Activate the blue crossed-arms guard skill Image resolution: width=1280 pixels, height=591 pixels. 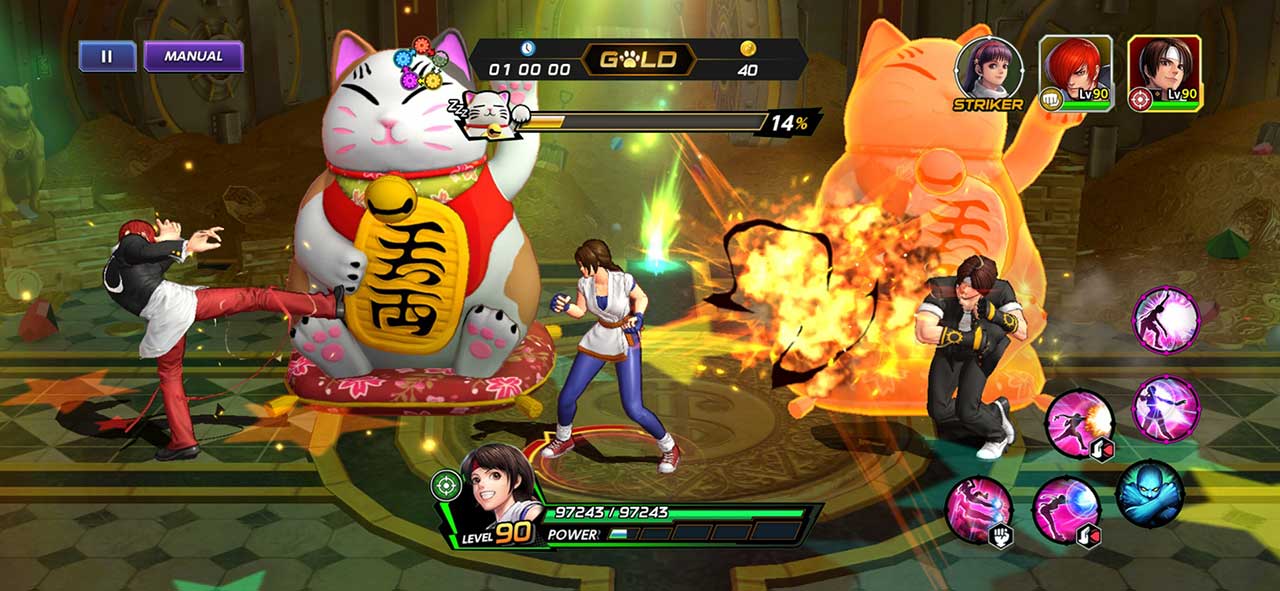pos(1150,494)
